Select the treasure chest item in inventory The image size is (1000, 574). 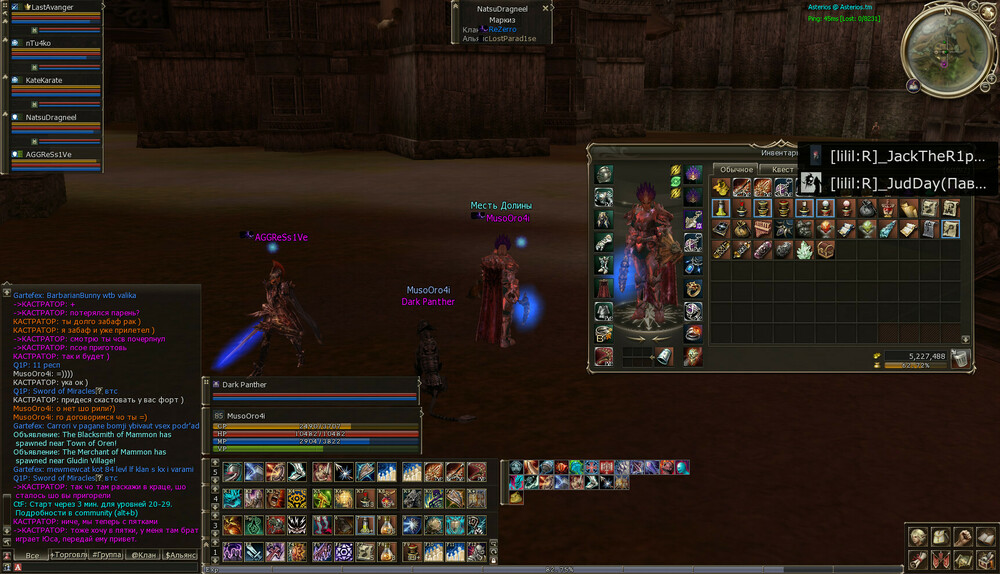coord(825,250)
